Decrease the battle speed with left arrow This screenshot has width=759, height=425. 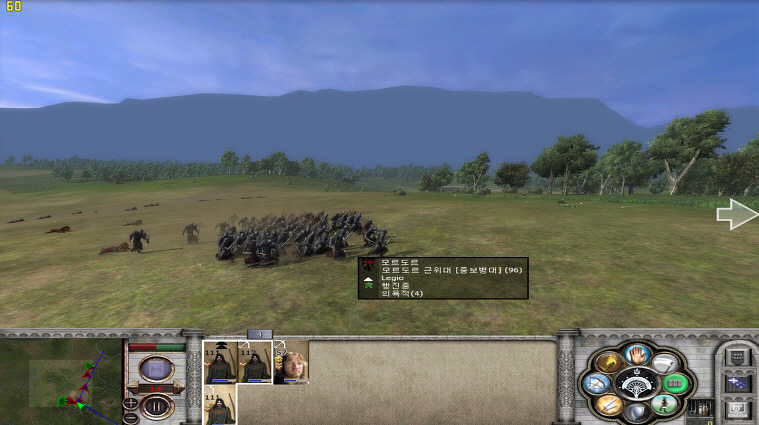point(132,385)
